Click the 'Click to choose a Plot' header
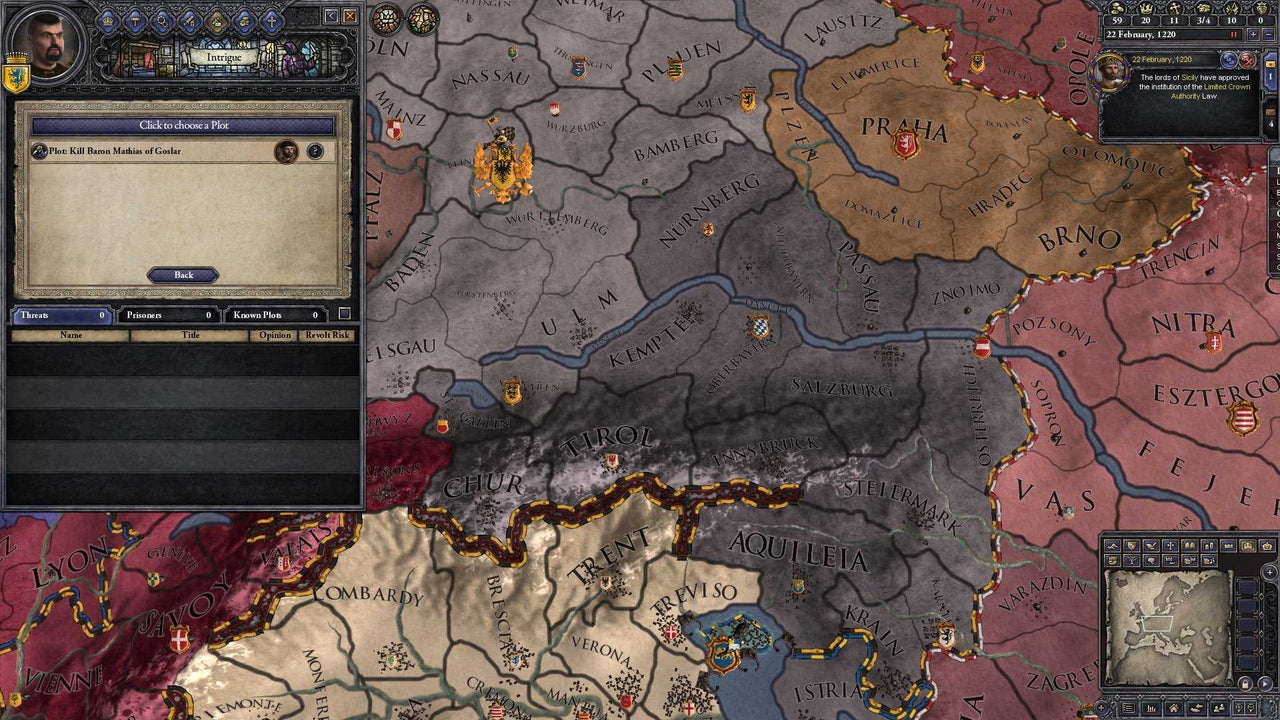Screen dimensions: 1280x720 click(183, 126)
